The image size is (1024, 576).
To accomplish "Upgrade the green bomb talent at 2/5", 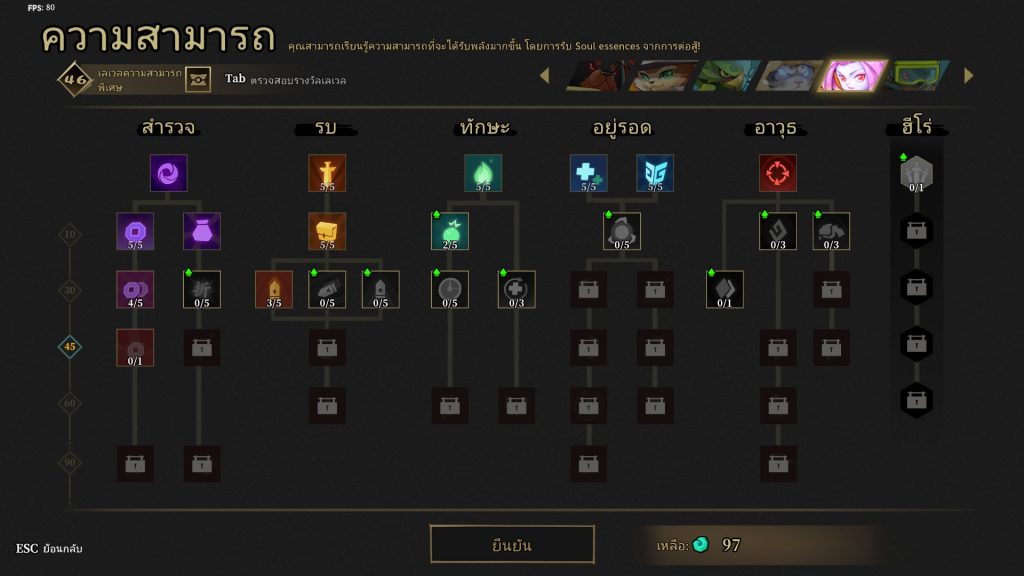I will pos(450,231).
